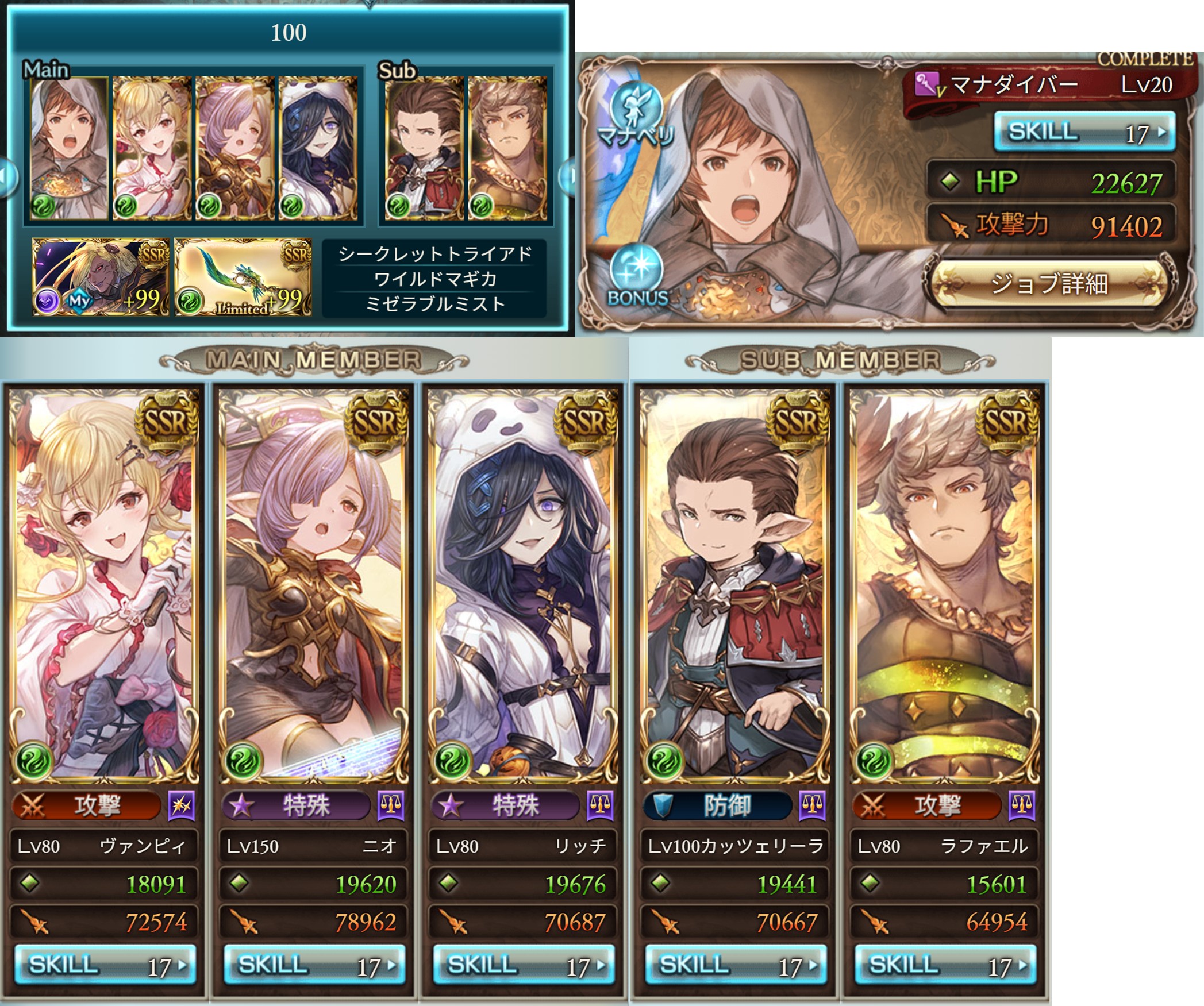The height and width of the screenshot is (1006, 1204).
Task: Click the hooded main character party portrait
Action: point(68,148)
